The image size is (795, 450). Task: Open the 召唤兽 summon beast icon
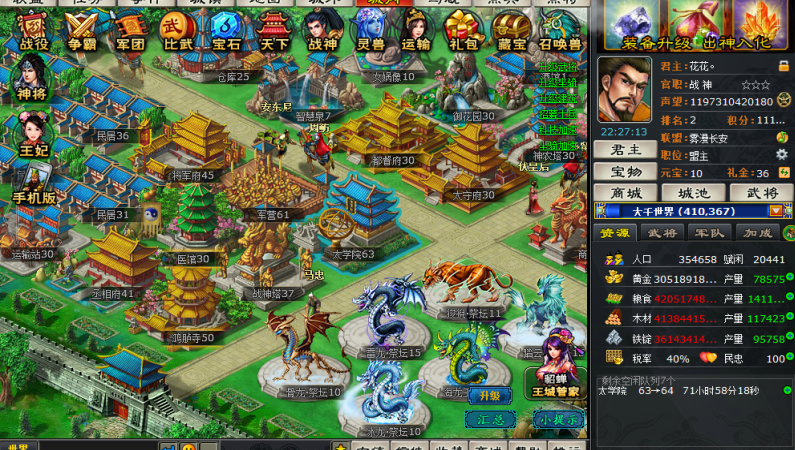tap(560, 32)
